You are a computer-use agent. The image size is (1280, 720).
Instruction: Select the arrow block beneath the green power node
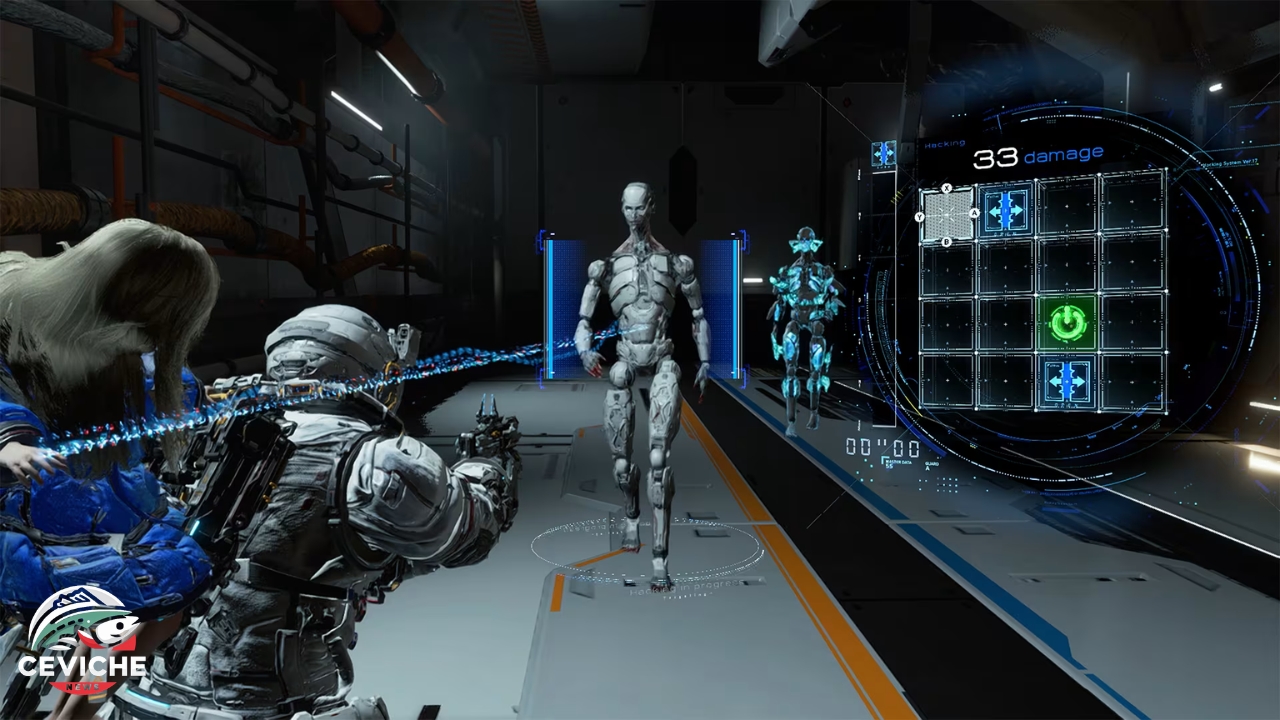coord(1067,382)
